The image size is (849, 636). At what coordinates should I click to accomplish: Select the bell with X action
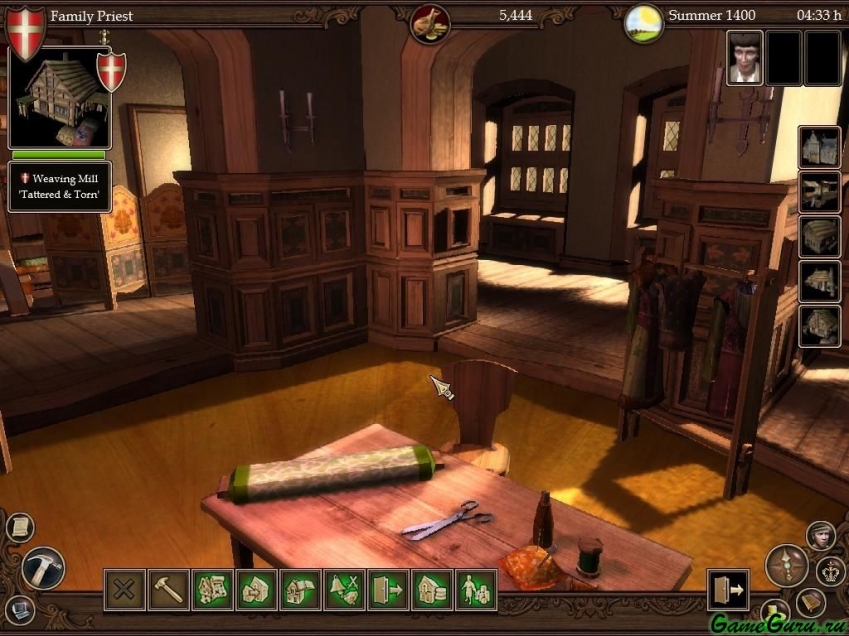tap(344, 590)
